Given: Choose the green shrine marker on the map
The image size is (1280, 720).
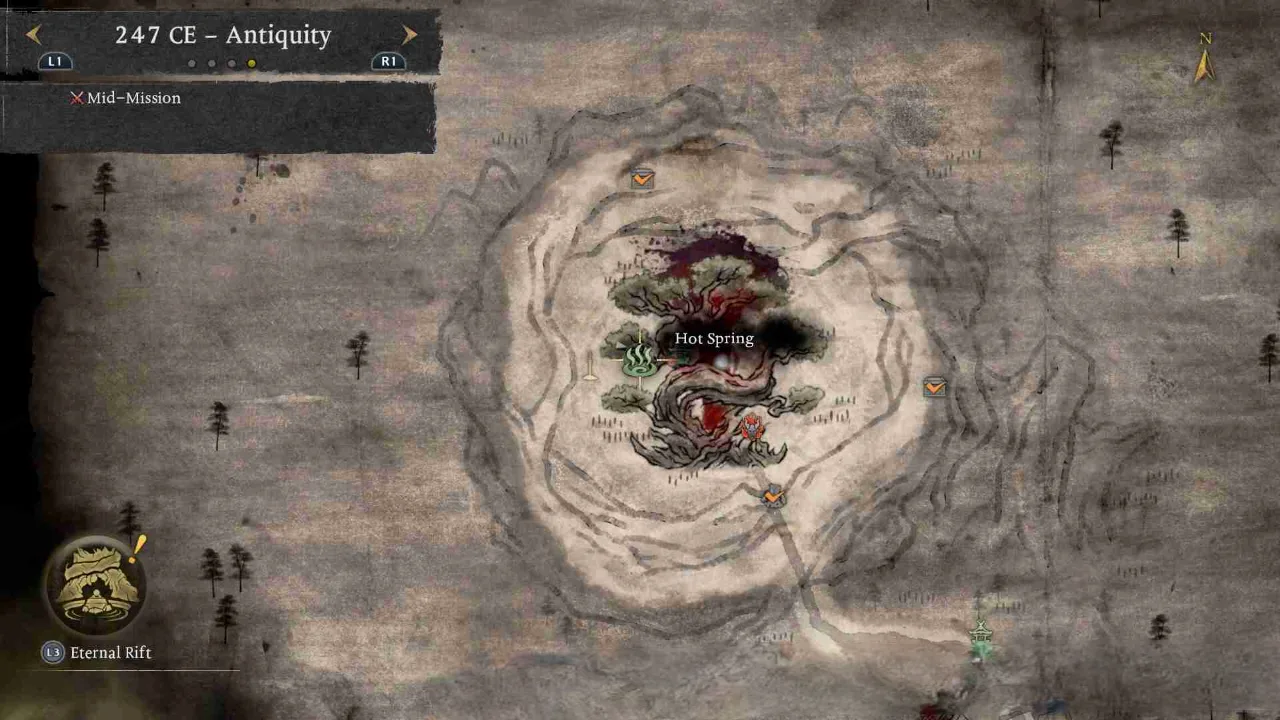Looking at the screenshot, I should pyautogui.click(x=981, y=636).
